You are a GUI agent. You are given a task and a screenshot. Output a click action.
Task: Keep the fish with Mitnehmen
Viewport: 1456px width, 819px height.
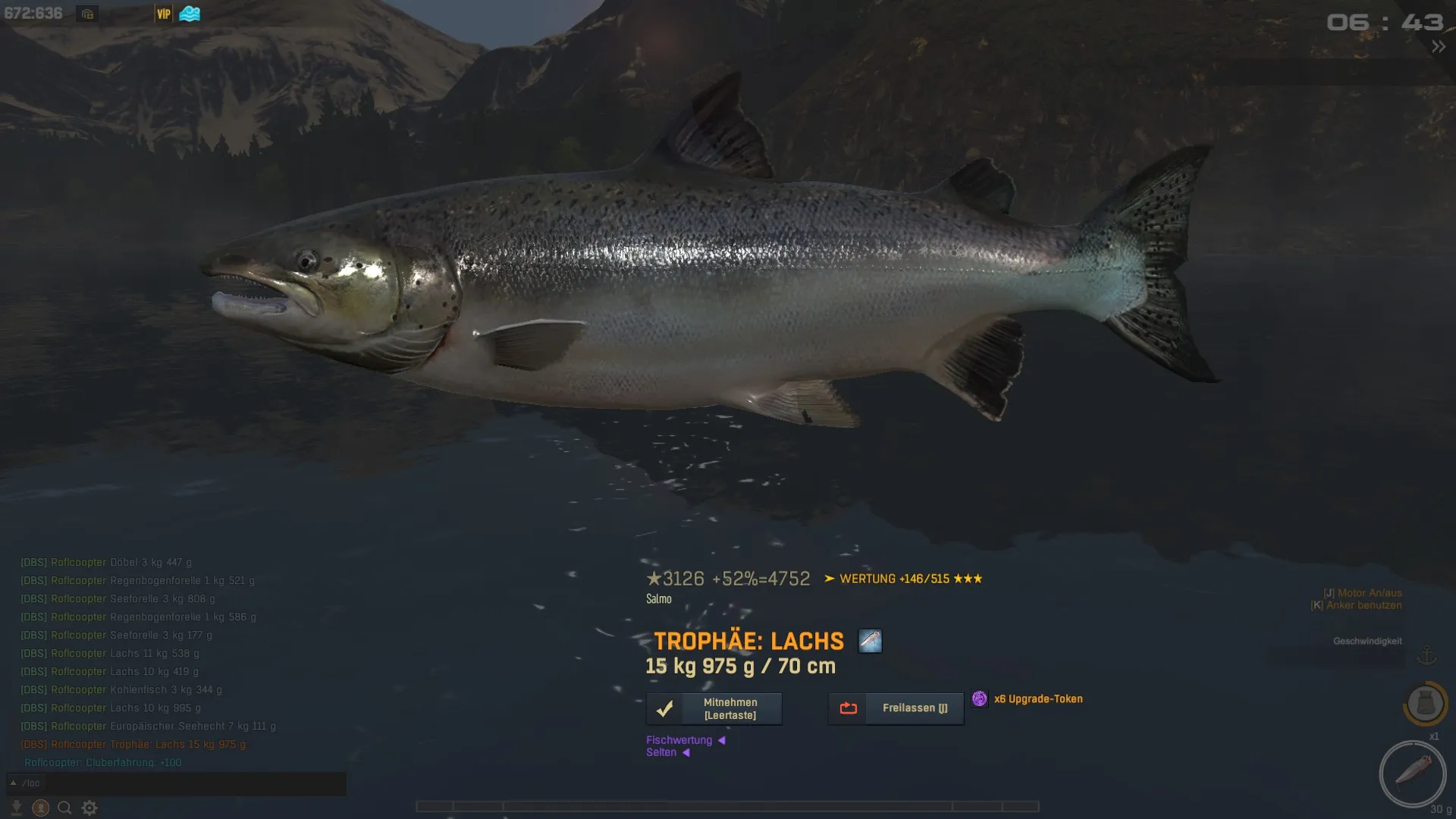pyautogui.click(x=714, y=708)
